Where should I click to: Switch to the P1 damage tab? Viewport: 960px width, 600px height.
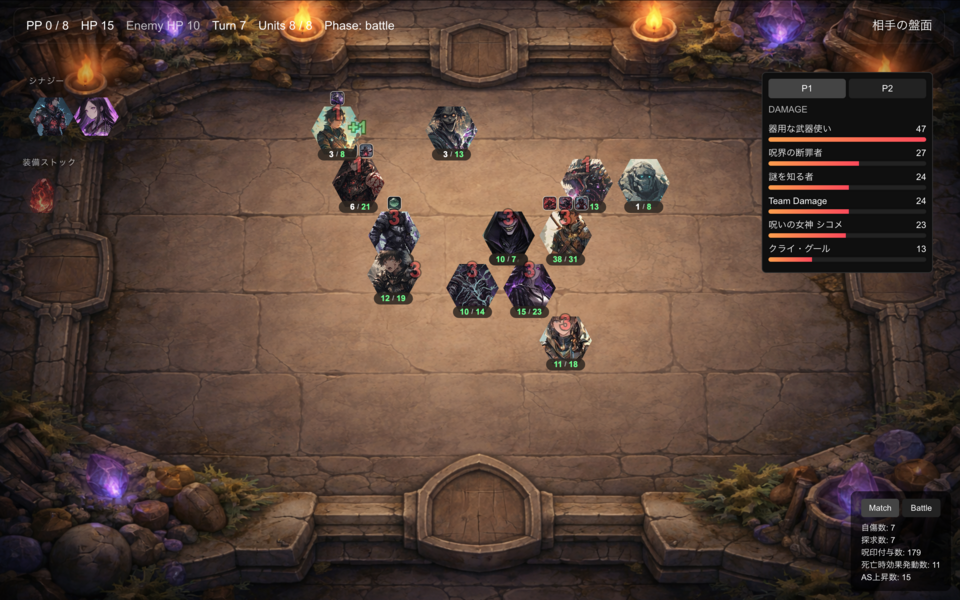coord(807,88)
